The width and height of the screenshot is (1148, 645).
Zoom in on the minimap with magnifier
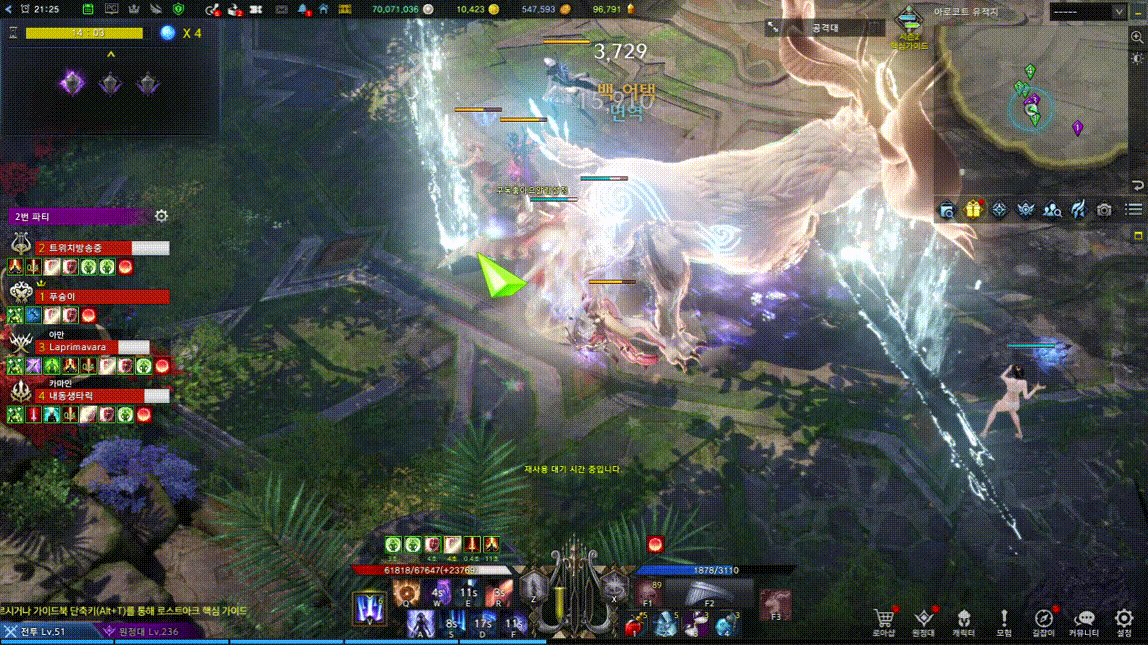(x=1137, y=37)
